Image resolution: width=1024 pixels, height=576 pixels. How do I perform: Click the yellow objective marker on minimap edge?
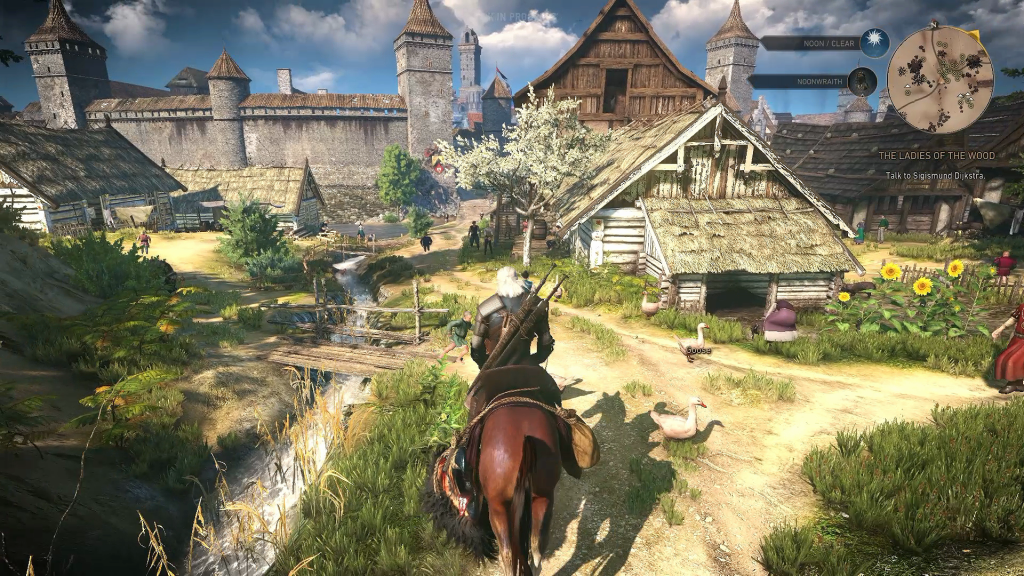pyautogui.click(x=974, y=36)
